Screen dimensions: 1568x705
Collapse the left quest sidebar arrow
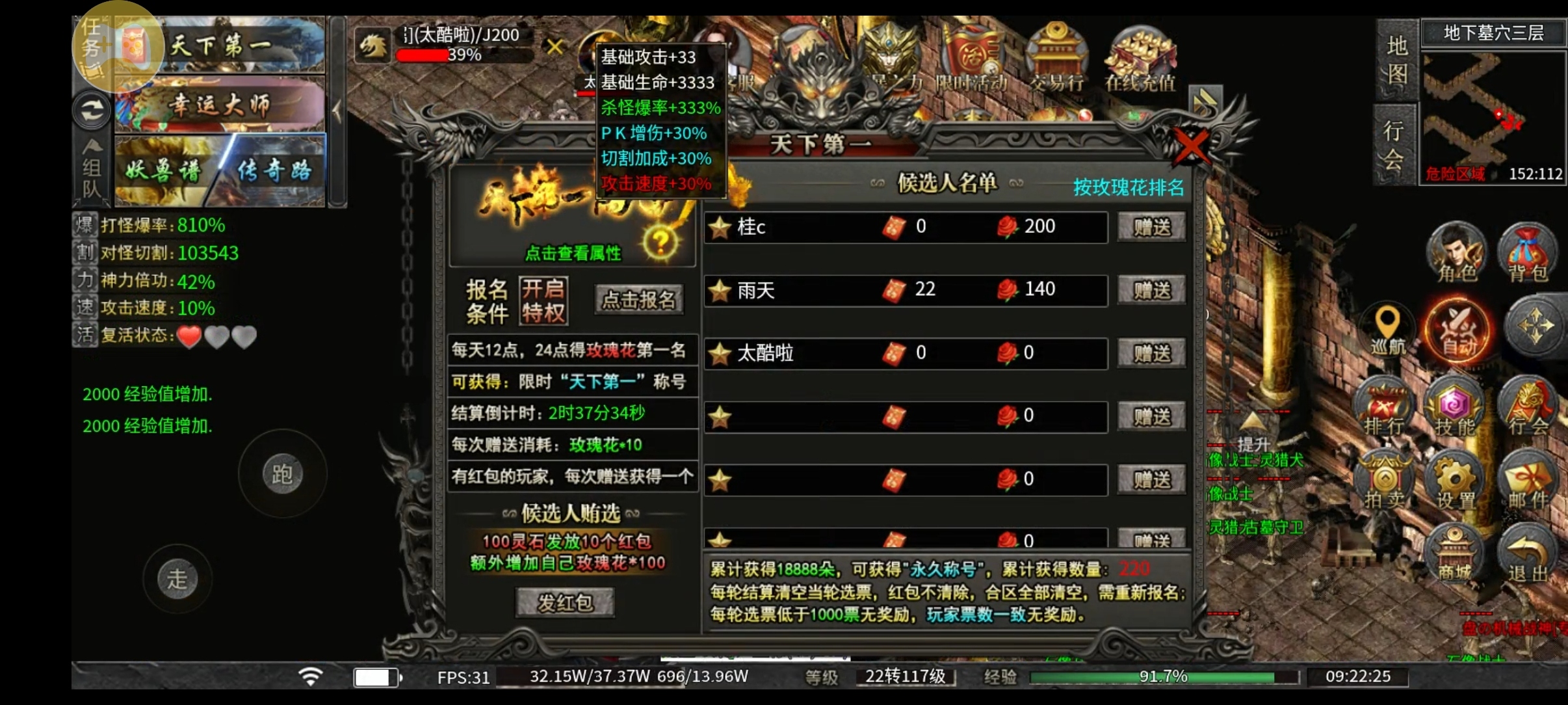339,111
